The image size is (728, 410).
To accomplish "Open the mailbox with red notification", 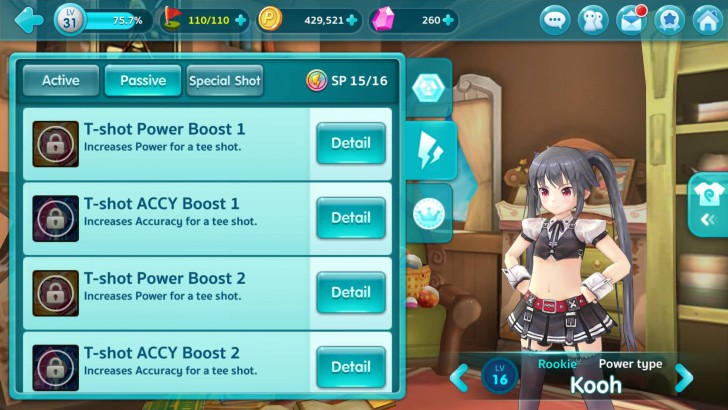I will tap(632, 20).
